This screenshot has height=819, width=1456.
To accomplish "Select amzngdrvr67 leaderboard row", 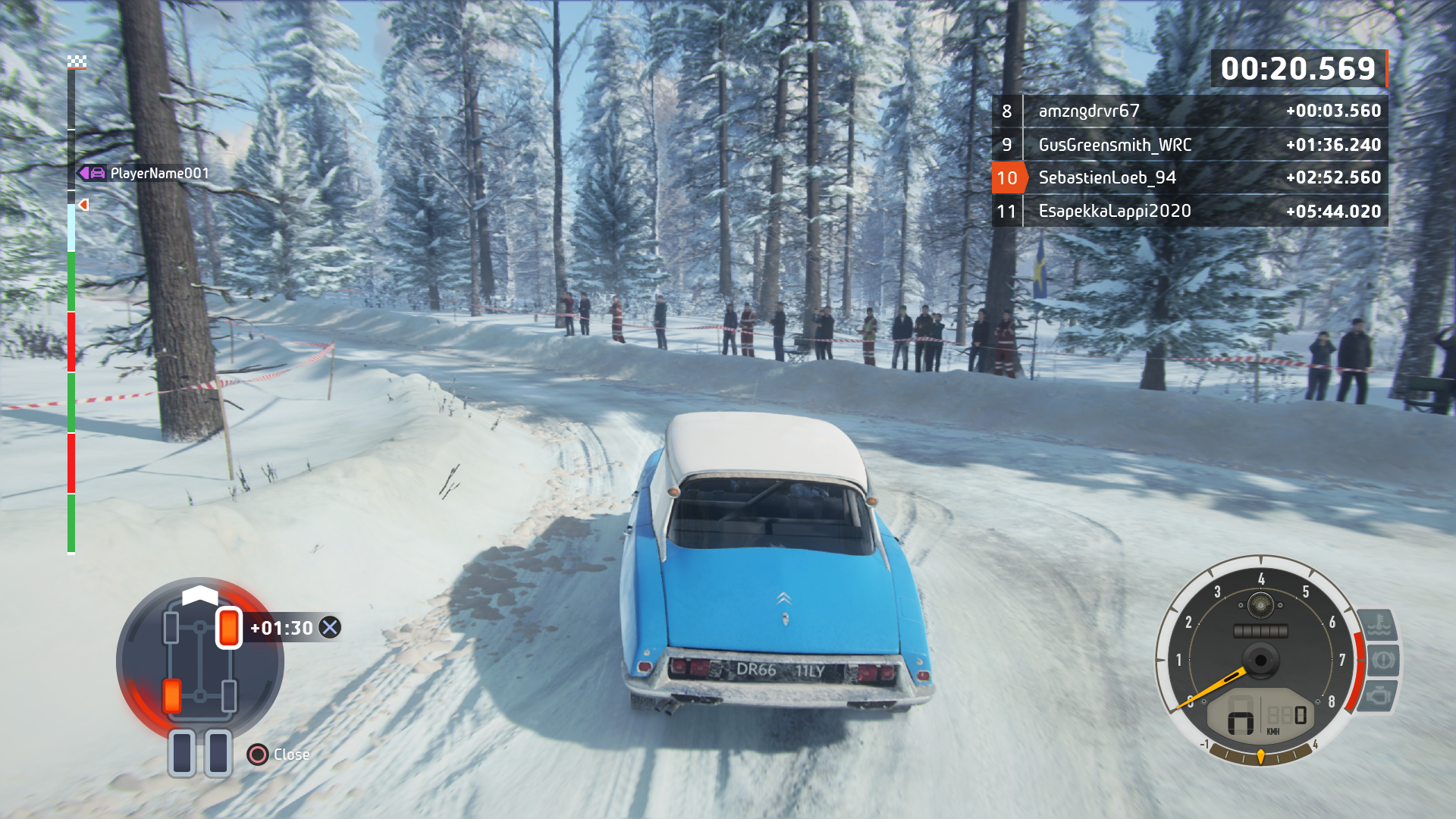I will [1190, 111].
